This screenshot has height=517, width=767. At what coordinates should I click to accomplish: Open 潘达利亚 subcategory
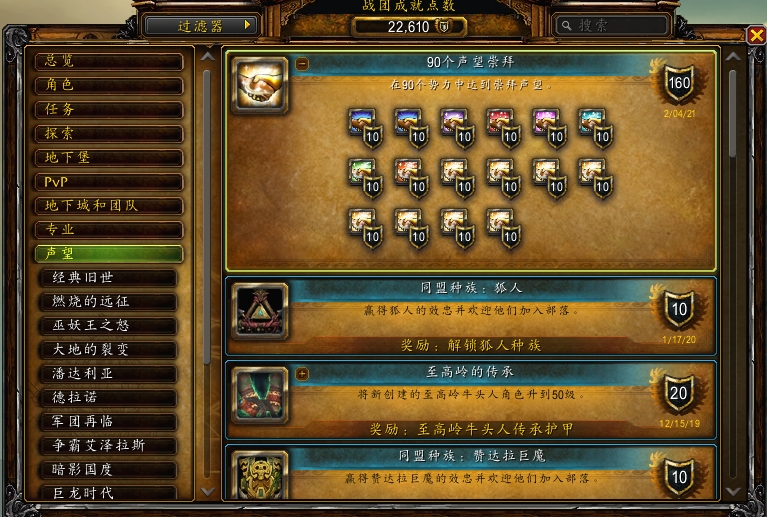pyautogui.click(x=109, y=373)
